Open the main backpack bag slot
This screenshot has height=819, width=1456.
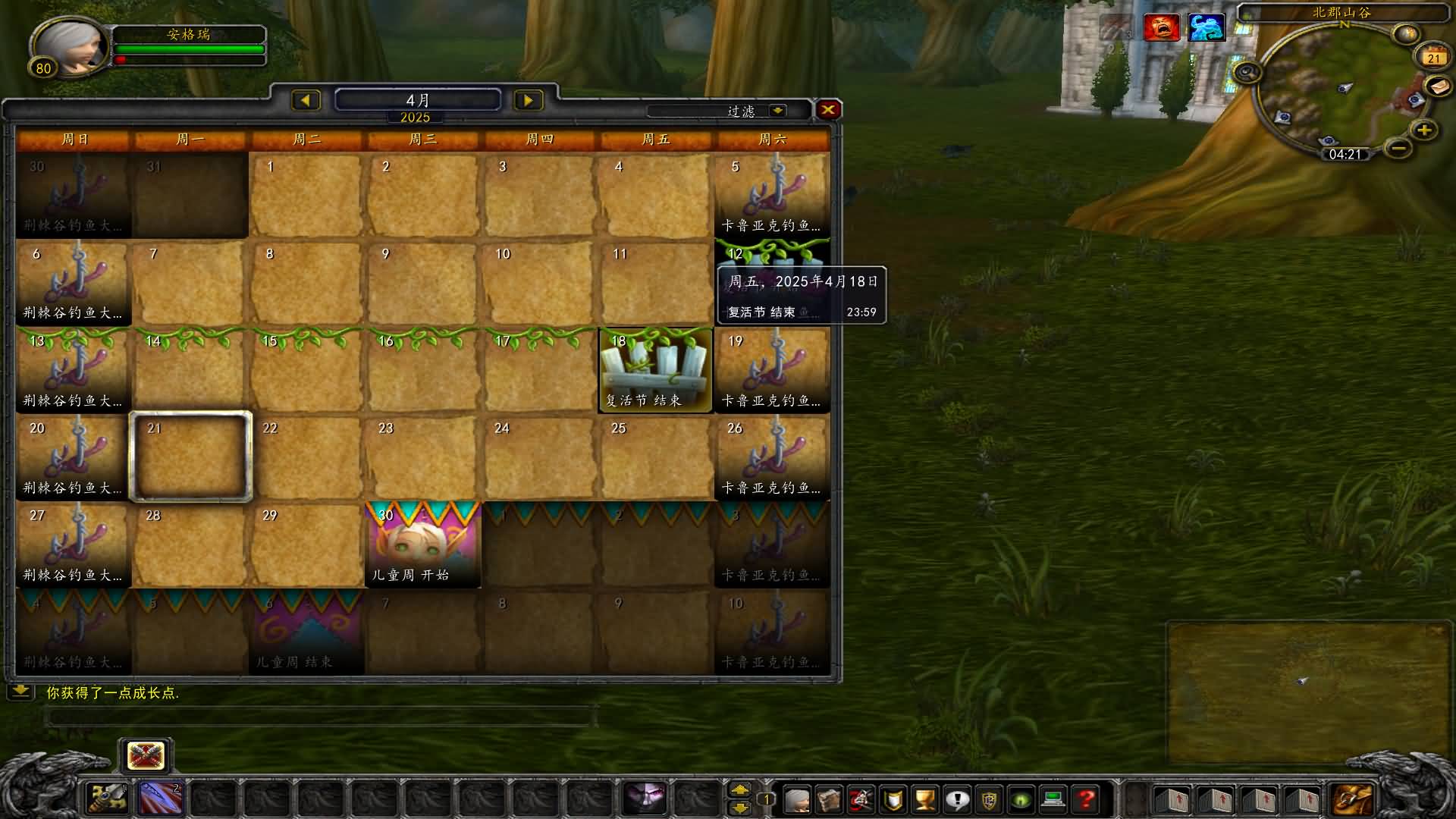point(1354,799)
